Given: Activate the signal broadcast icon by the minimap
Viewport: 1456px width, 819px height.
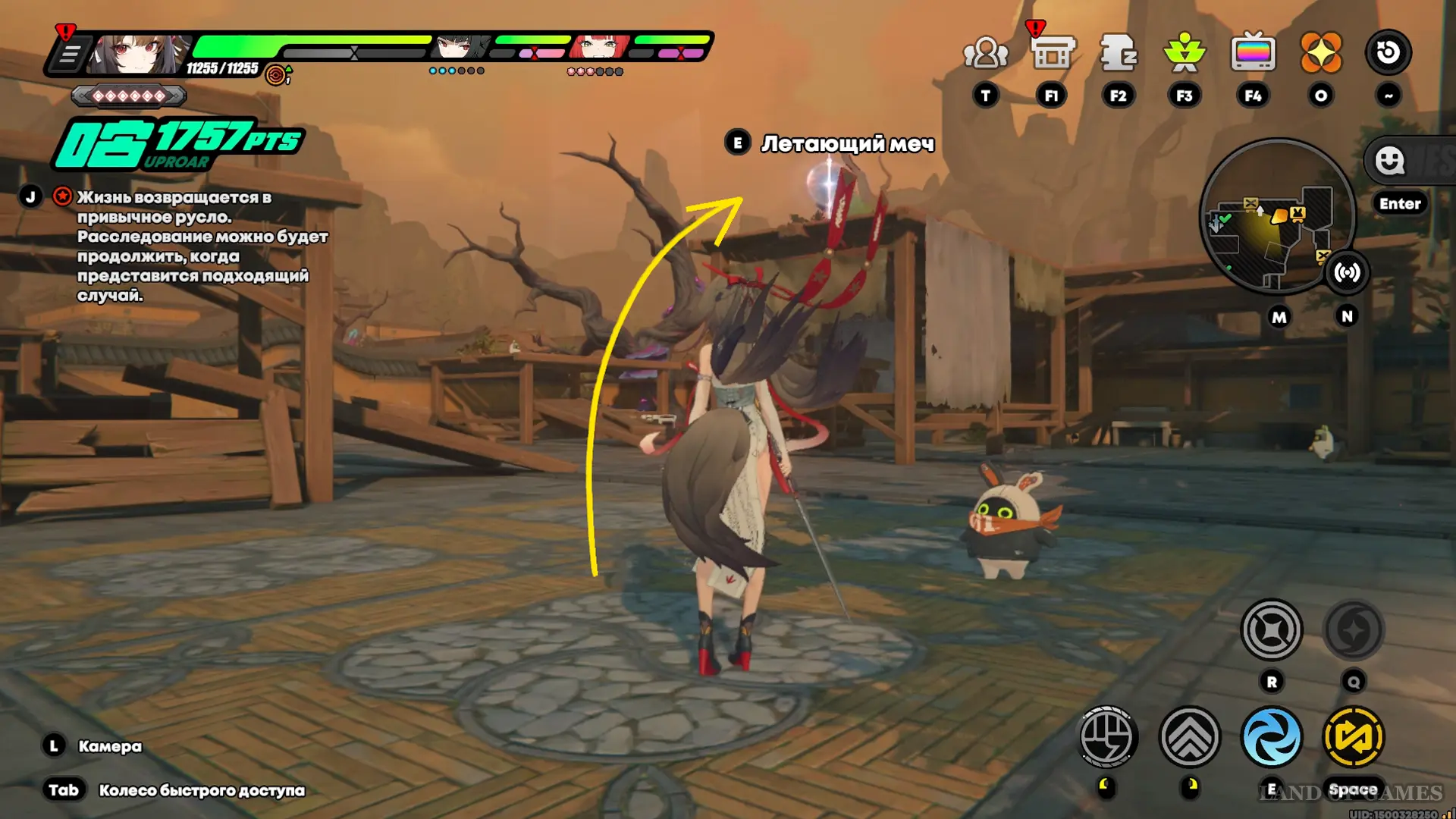Looking at the screenshot, I should pos(1347,272).
